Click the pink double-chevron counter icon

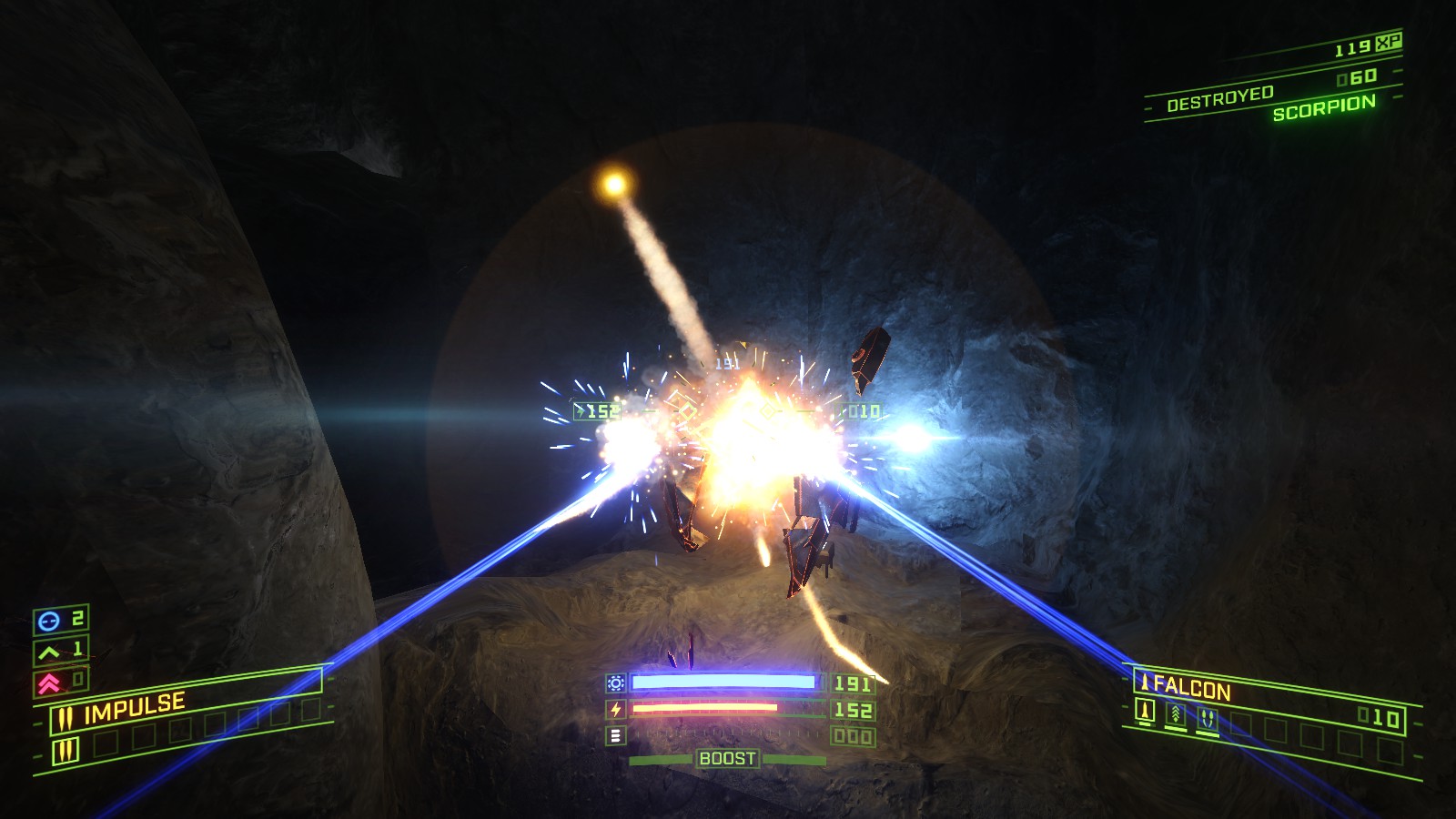[x=49, y=682]
